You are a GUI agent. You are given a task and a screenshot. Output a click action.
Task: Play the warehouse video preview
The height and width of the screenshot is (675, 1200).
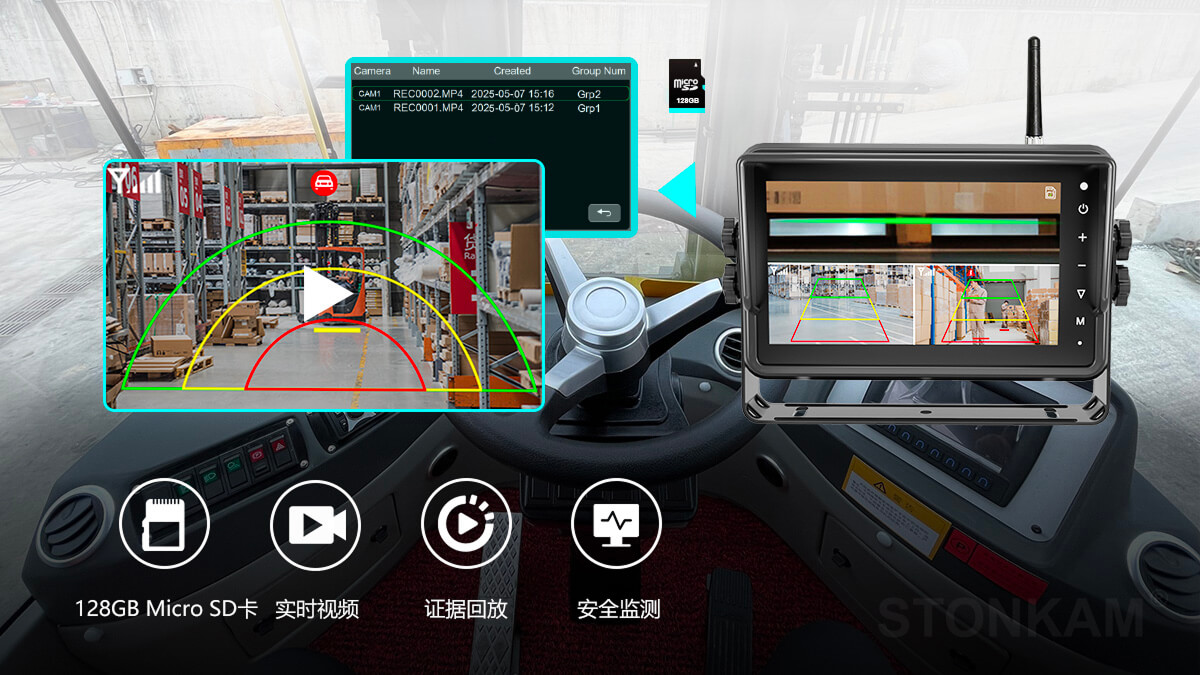click(328, 293)
